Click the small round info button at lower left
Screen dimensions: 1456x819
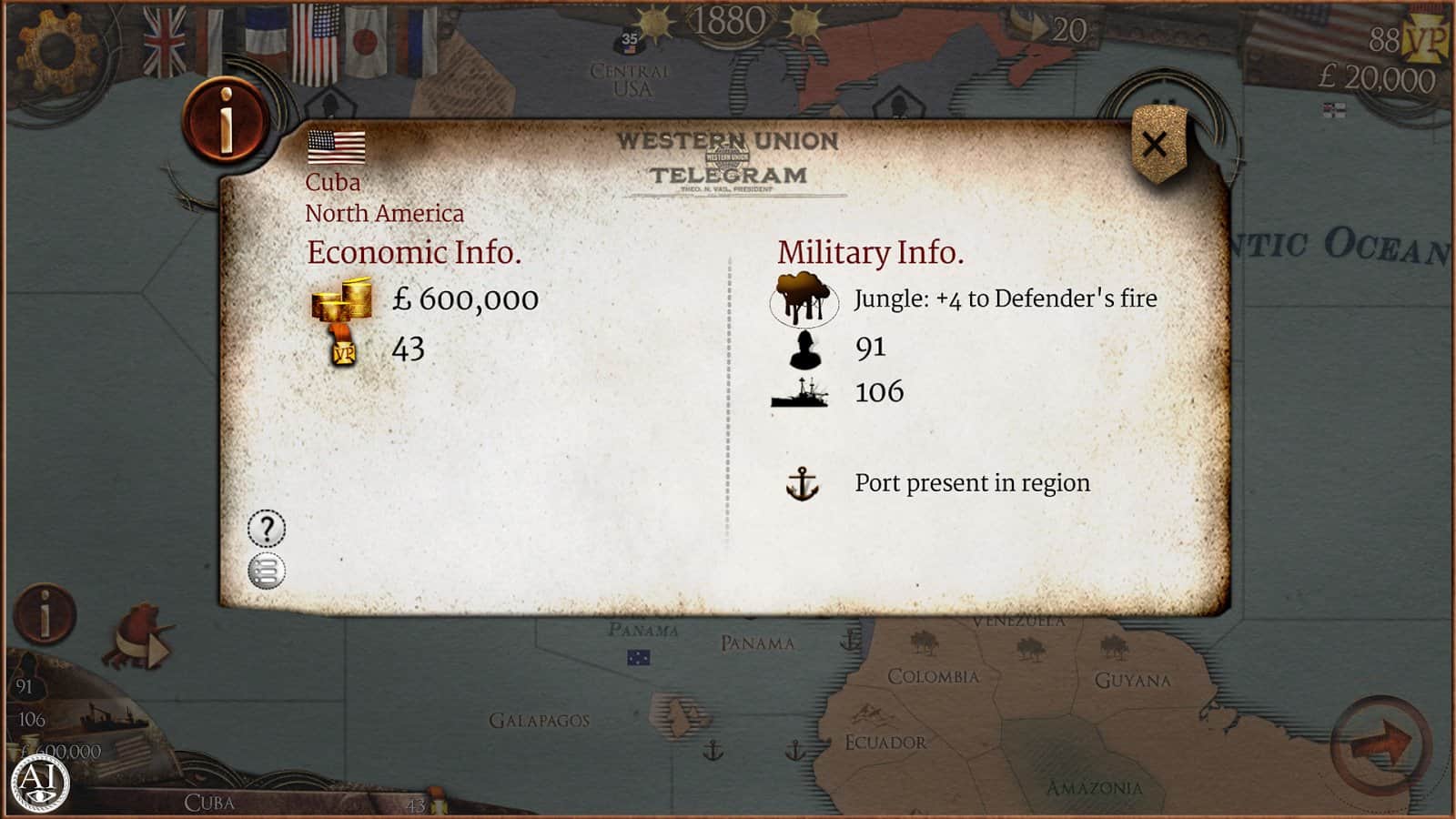coord(45,614)
